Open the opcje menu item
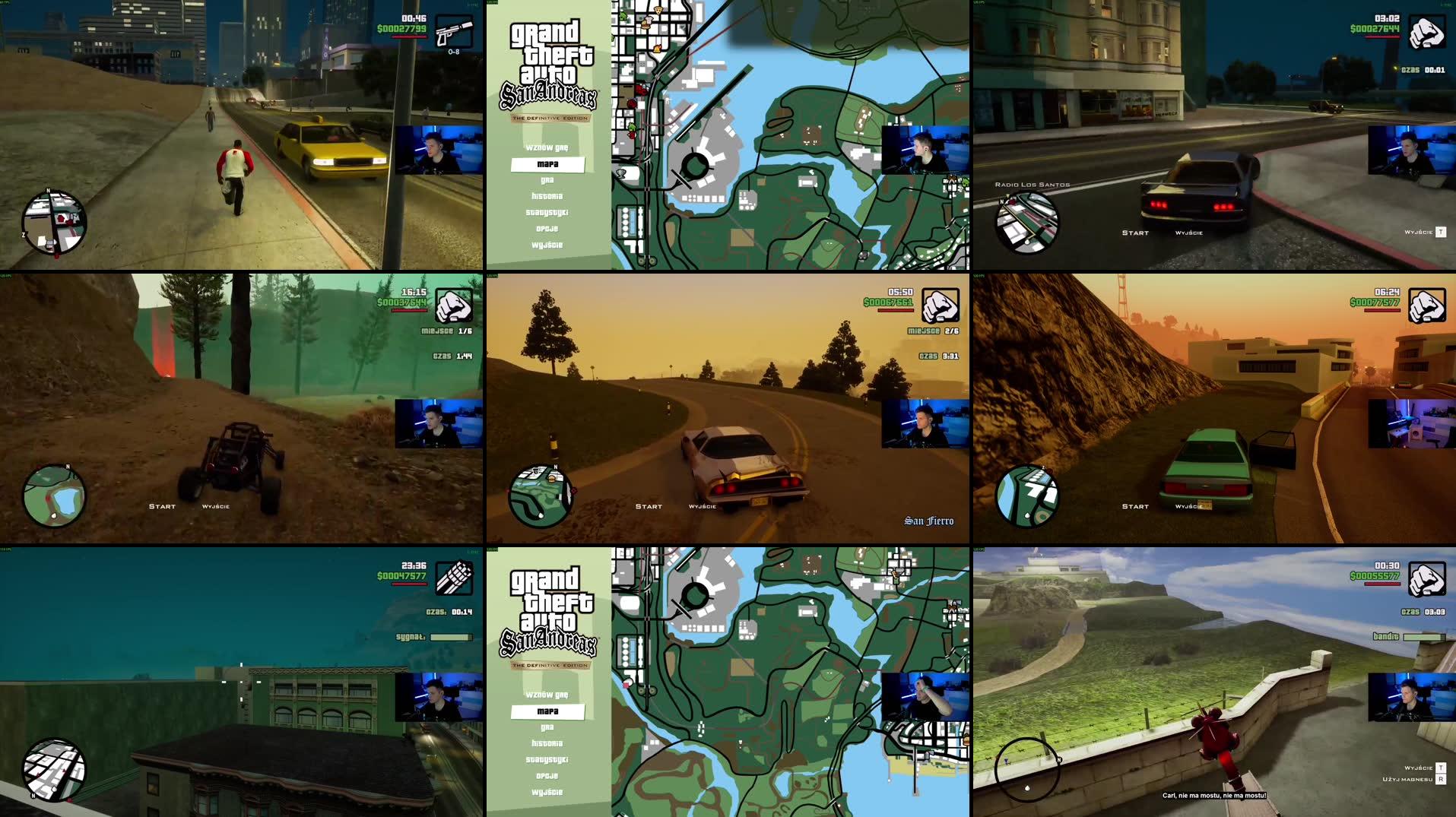The height and width of the screenshot is (817, 1456). click(x=548, y=229)
